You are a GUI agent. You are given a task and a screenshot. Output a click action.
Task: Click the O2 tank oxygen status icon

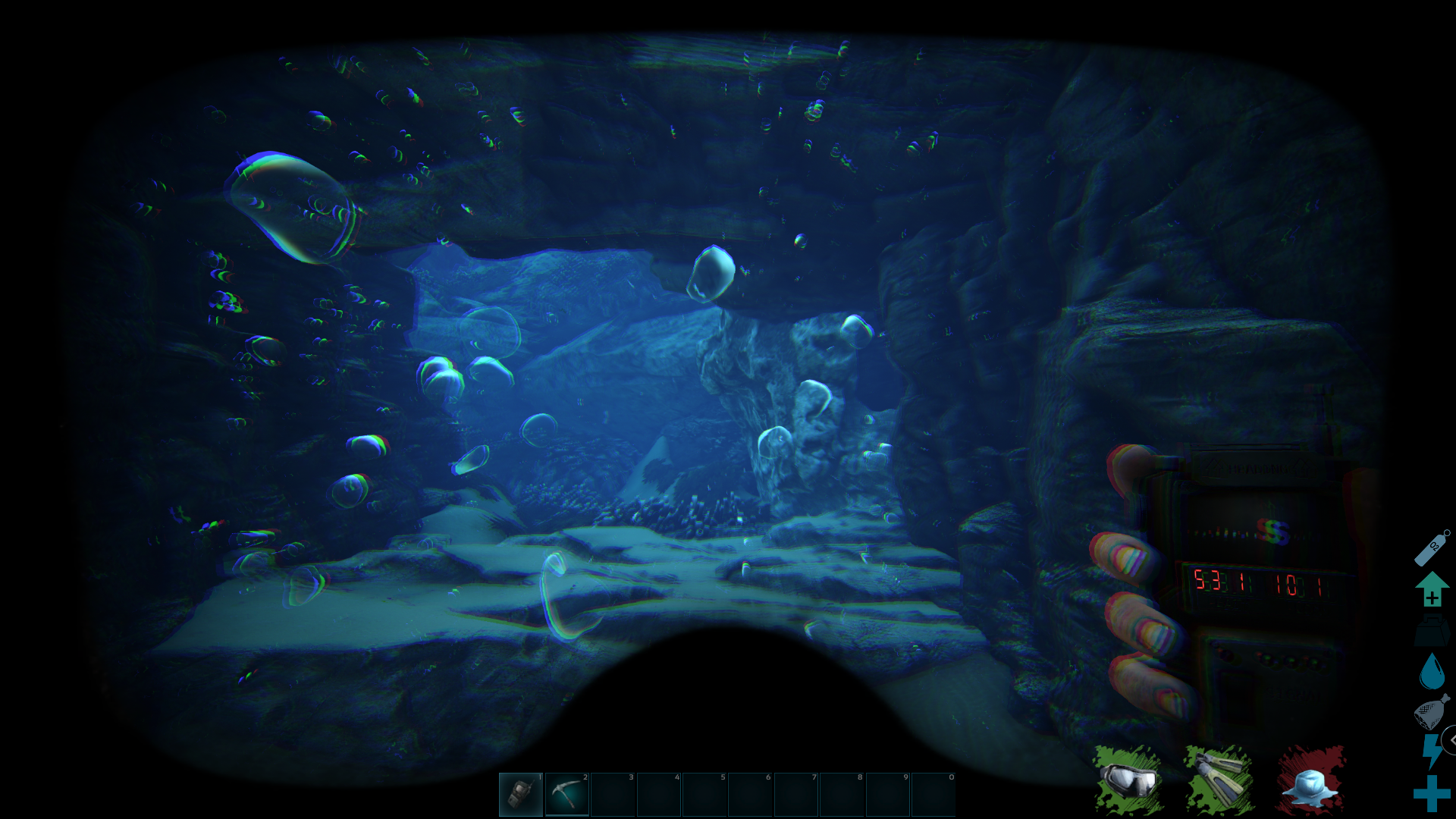[1431, 550]
